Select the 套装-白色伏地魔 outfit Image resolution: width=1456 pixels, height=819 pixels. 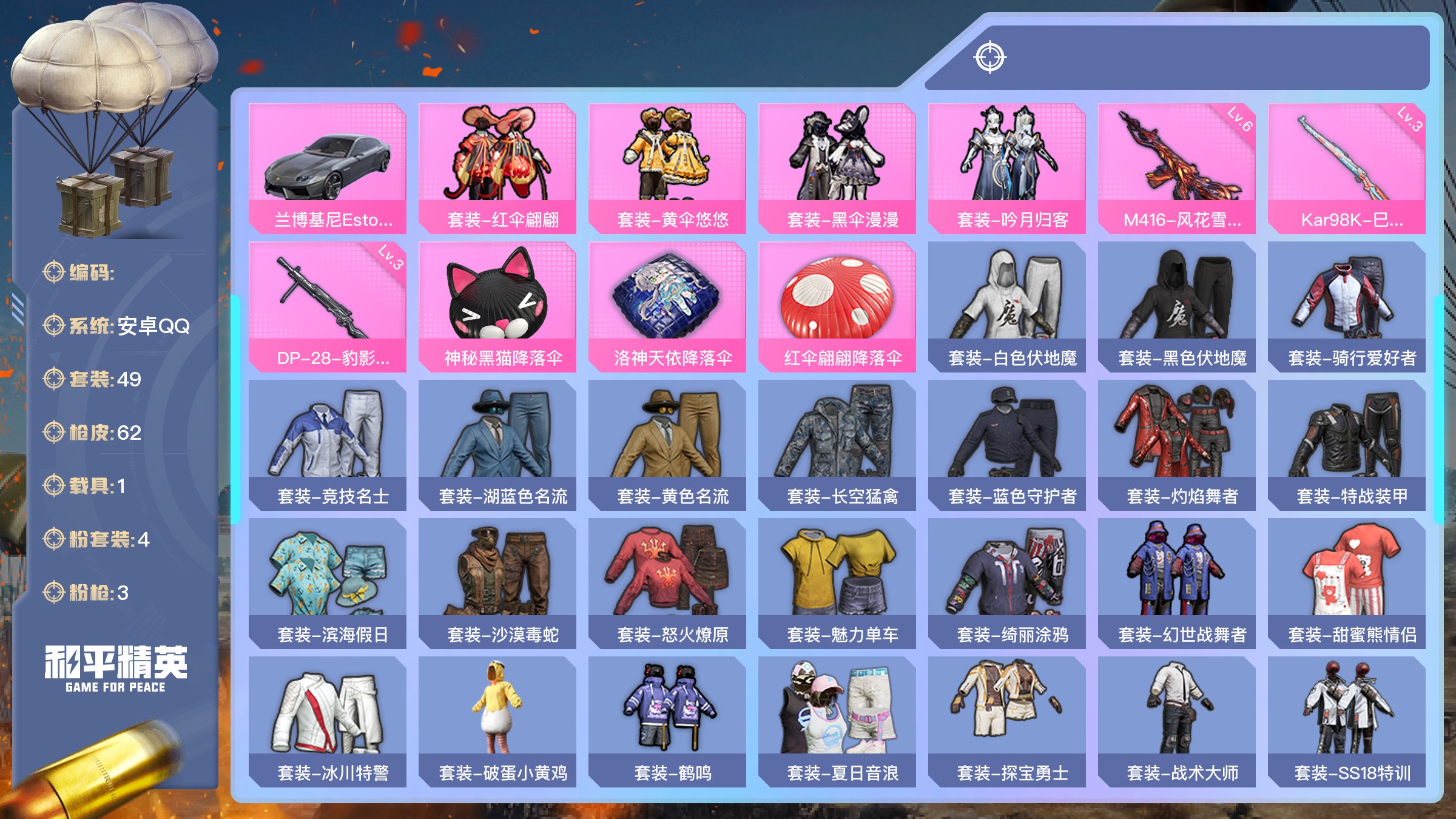(x=1007, y=306)
